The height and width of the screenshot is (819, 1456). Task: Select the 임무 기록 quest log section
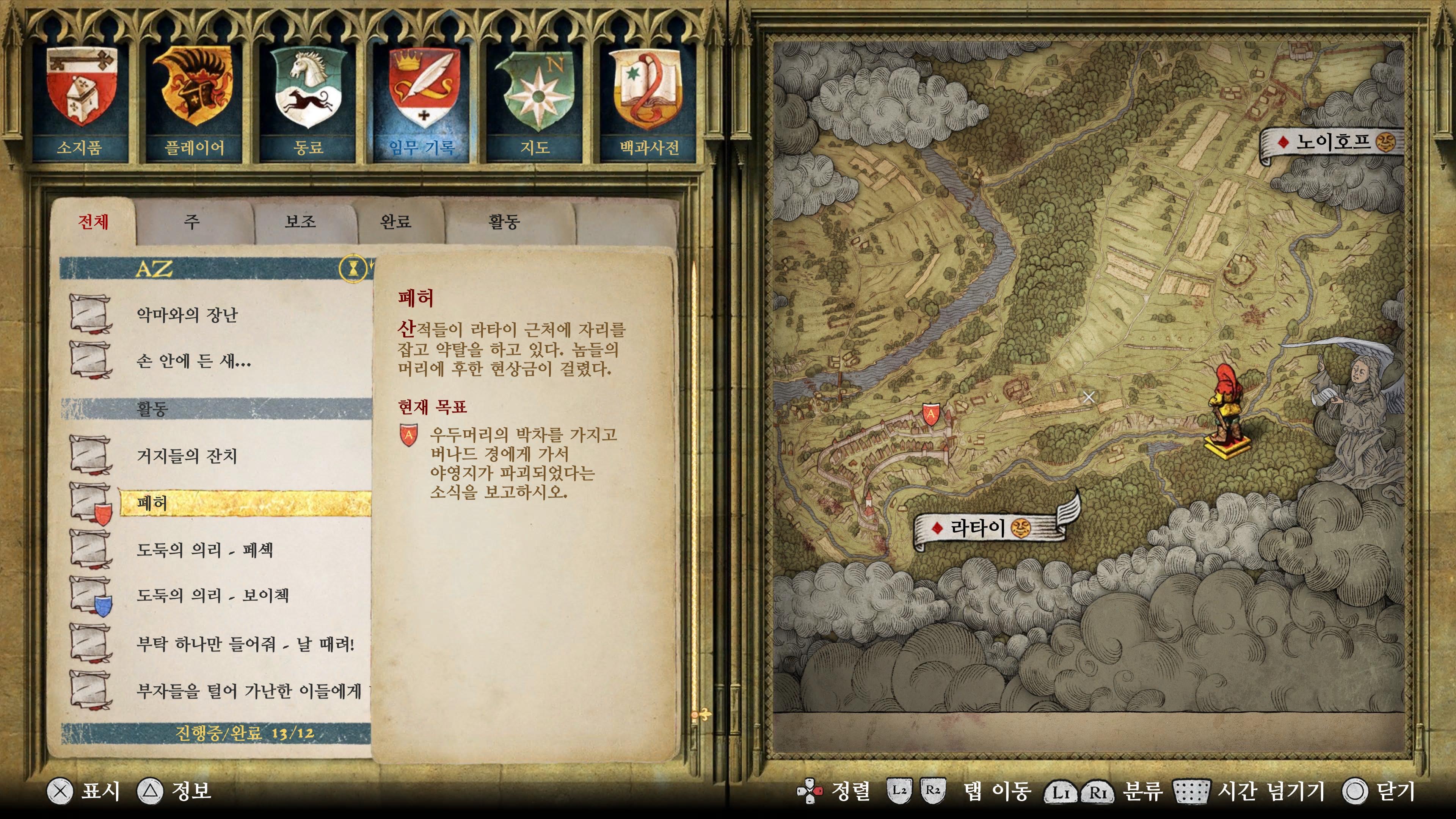[x=422, y=102]
